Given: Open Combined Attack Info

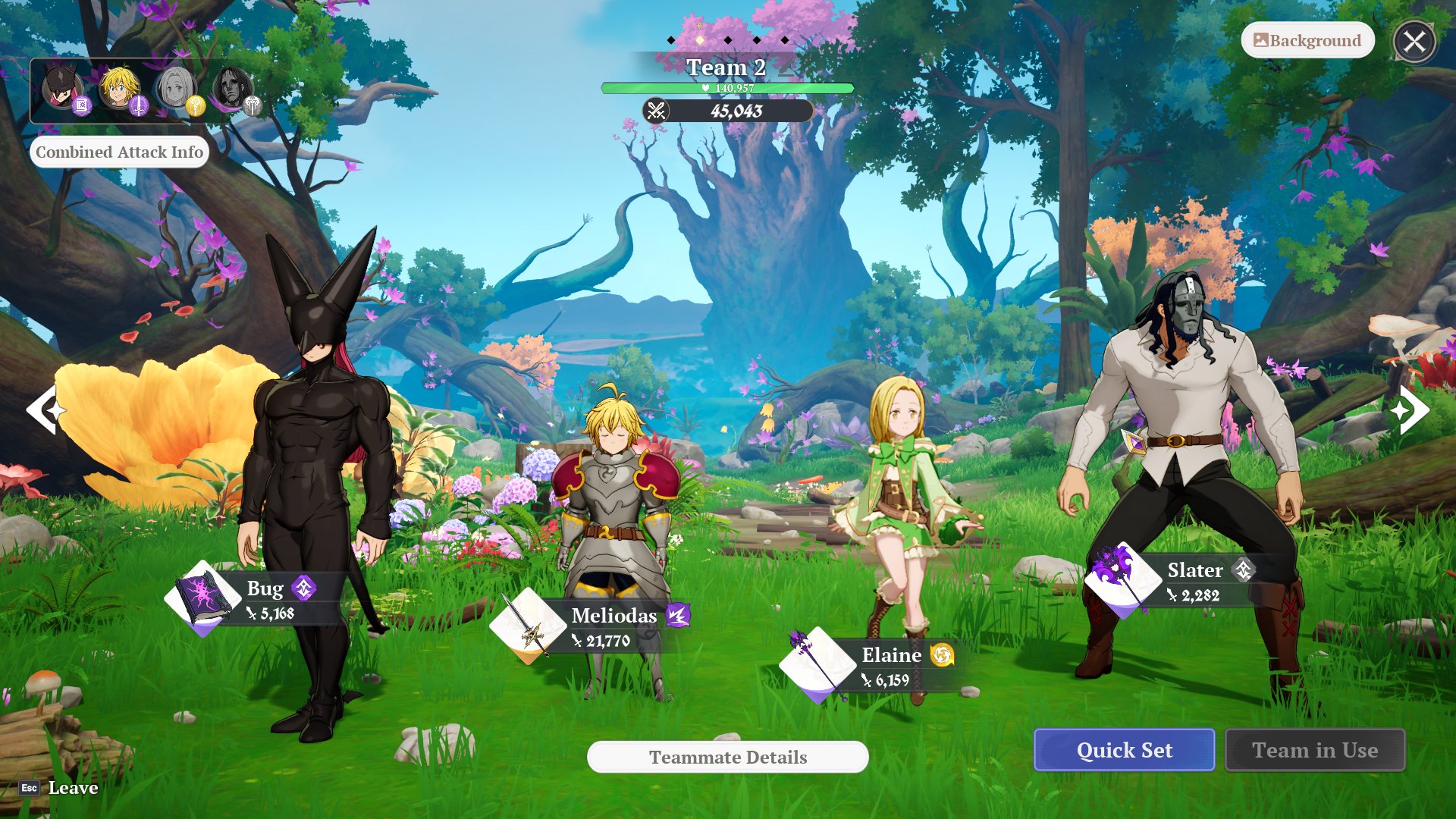Looking at the screenshot, I should (x=119, y=152).
